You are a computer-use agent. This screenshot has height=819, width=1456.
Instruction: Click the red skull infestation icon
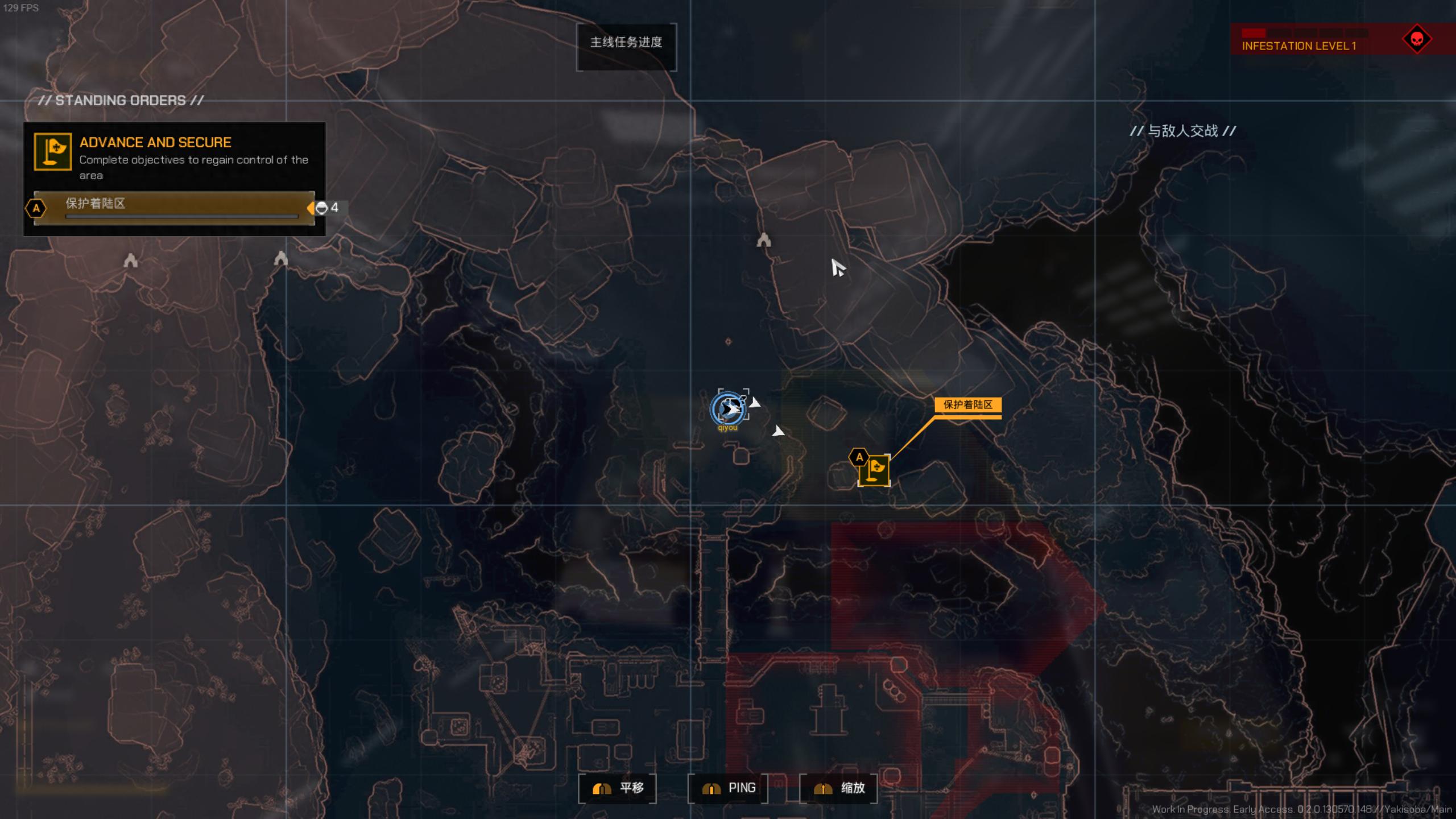1417,39
